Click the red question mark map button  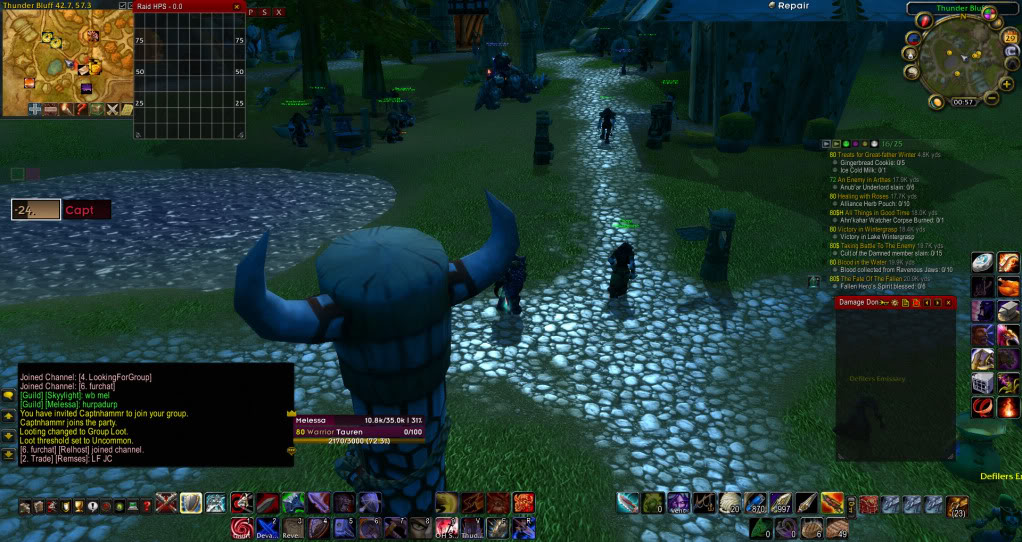point(79,109)
